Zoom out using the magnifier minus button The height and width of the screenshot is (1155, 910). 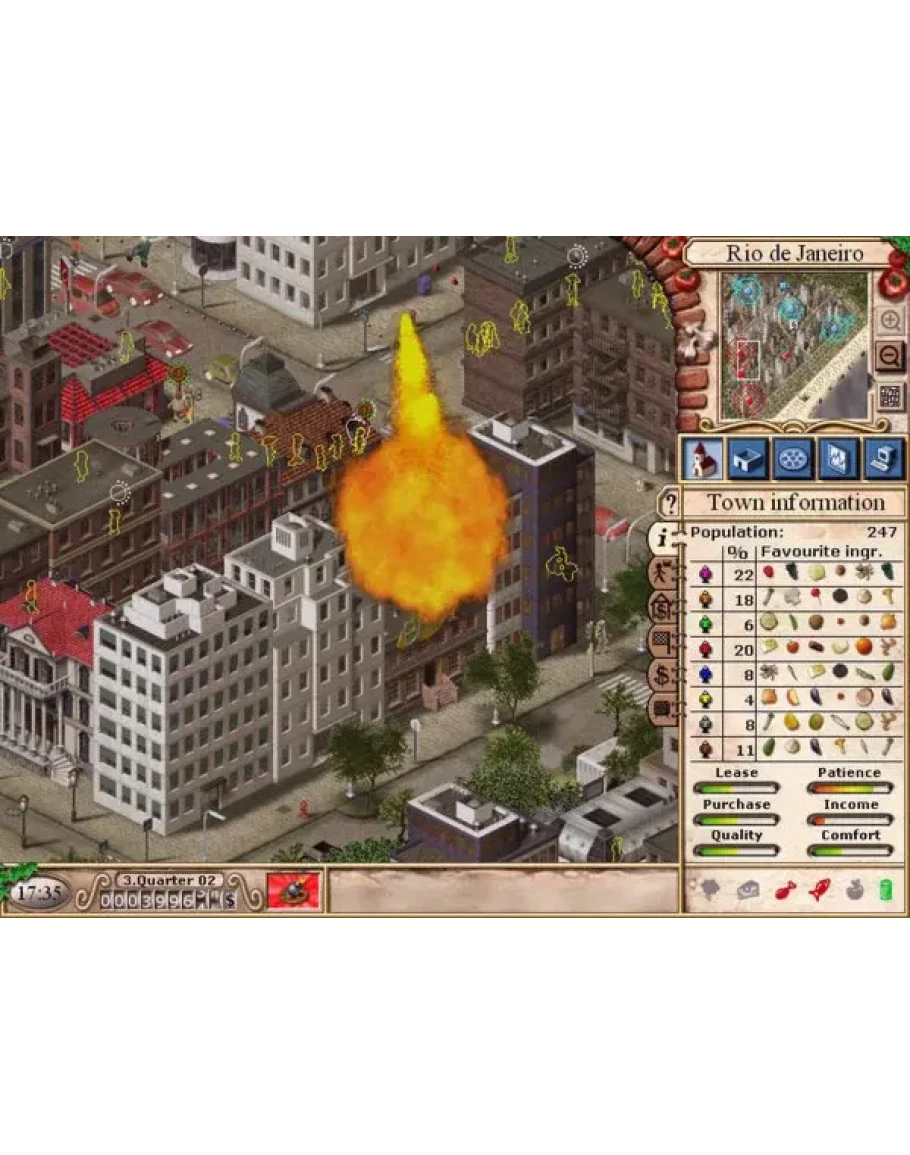click(x=889, y=356)
